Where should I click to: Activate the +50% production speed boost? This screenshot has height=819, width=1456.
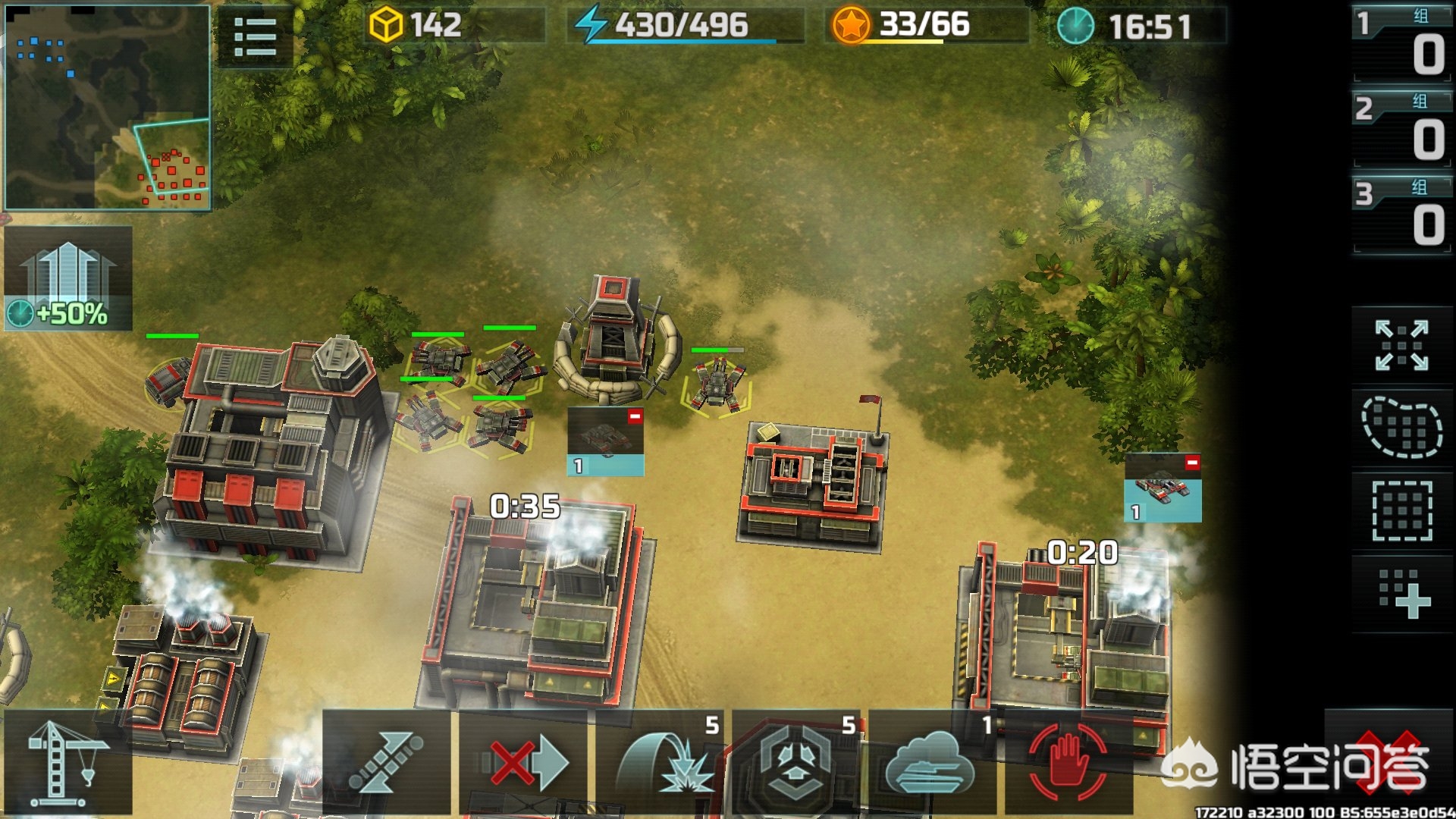coord(68,278)
